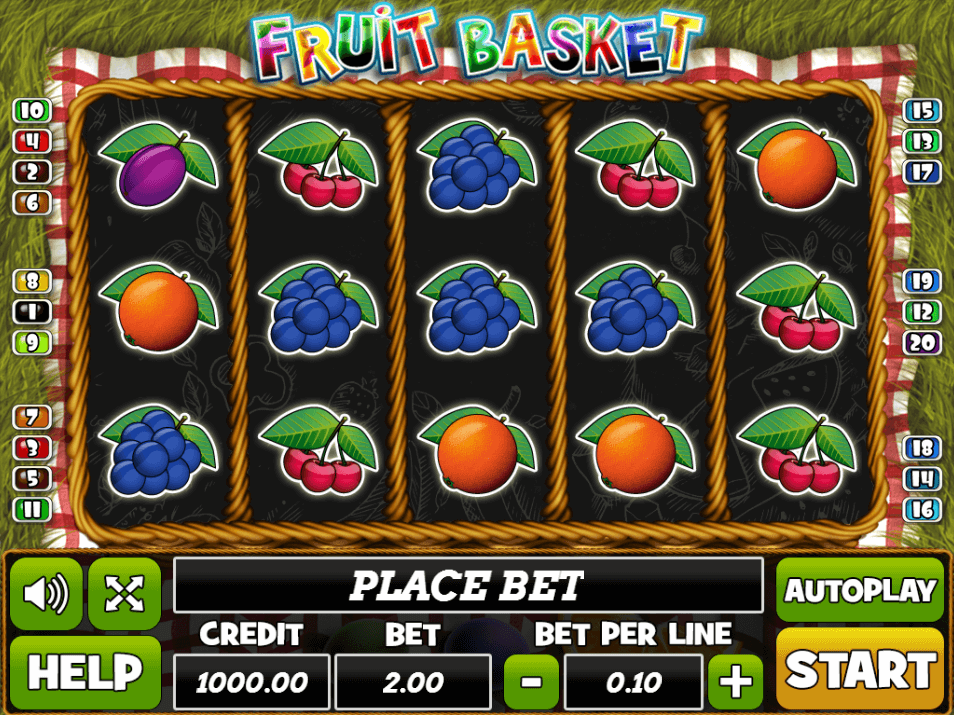This screenshot has height=715, width=954.
Task: Decrease bet per line with minus button
Action: click(x=532, y=683)
